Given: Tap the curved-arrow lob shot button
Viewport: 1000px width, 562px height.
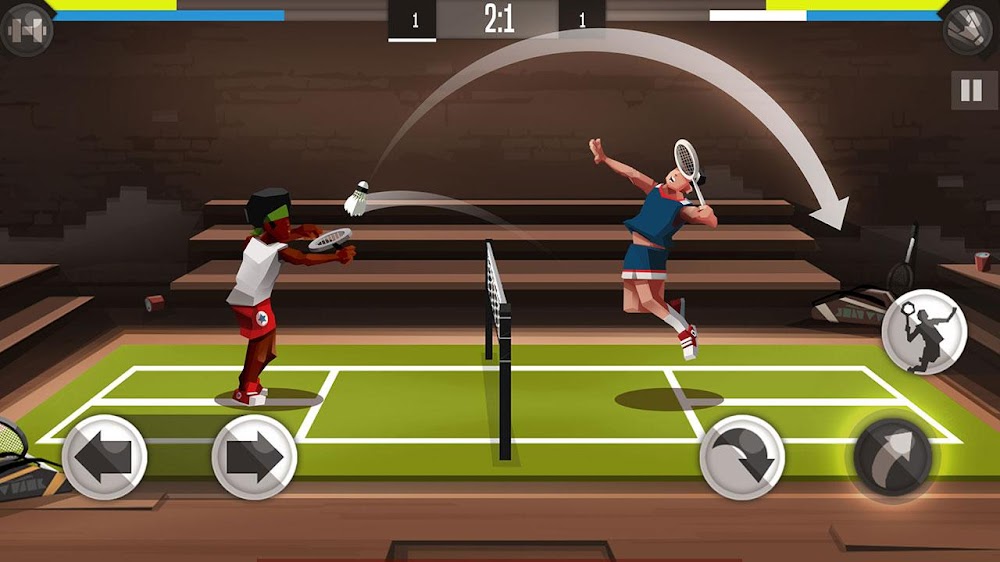Looking at the screenshot, I should point(742,457).
